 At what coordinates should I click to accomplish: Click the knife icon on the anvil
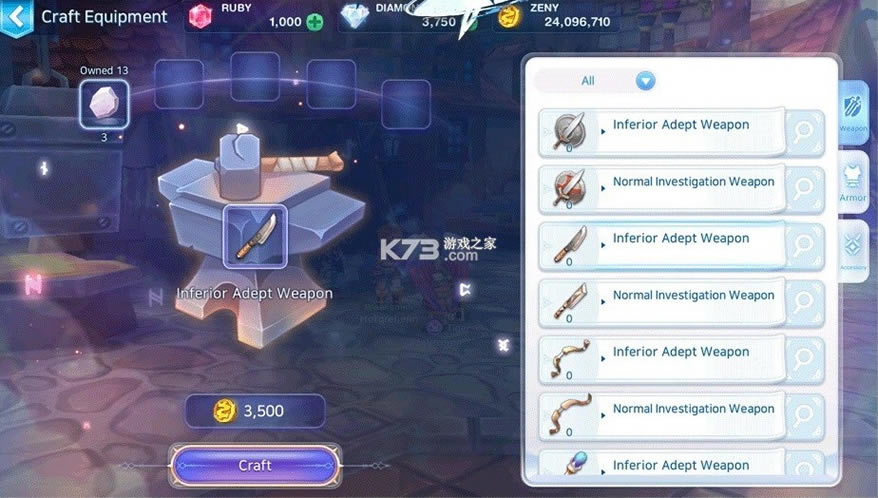[x=254, y=236]
